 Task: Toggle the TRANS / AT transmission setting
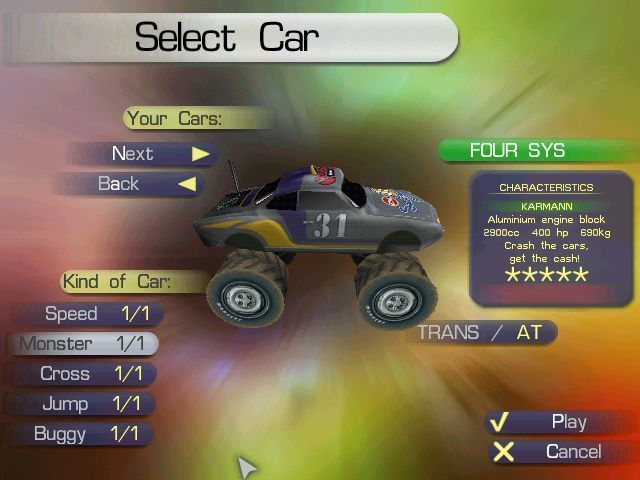click(x=481, y=333)
